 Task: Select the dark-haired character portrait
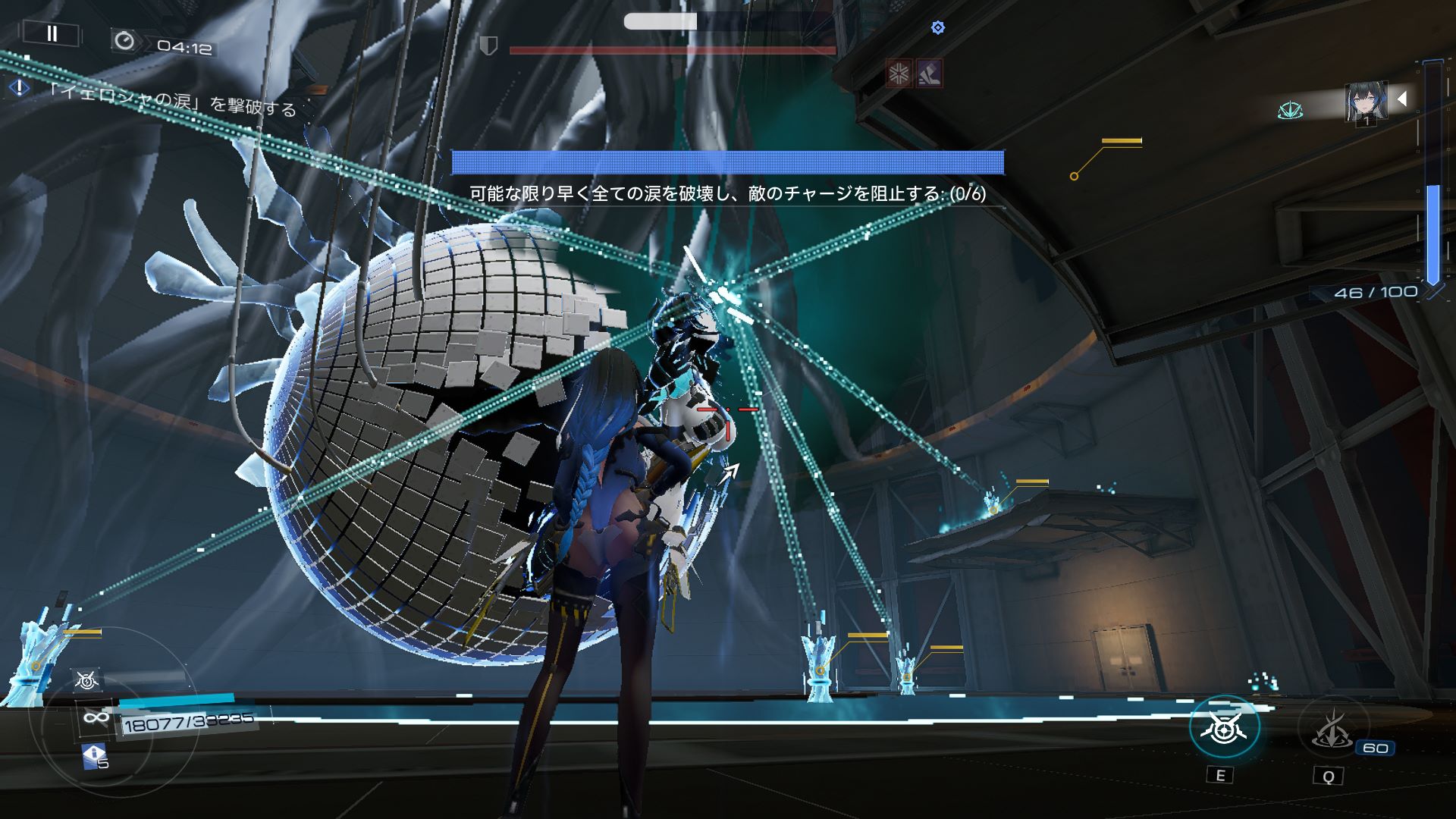tap(1366, 102)
